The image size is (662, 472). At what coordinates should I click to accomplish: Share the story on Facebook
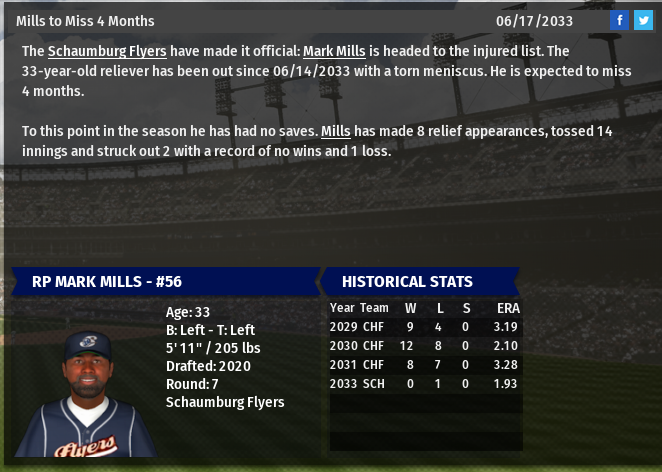(620, 20)
